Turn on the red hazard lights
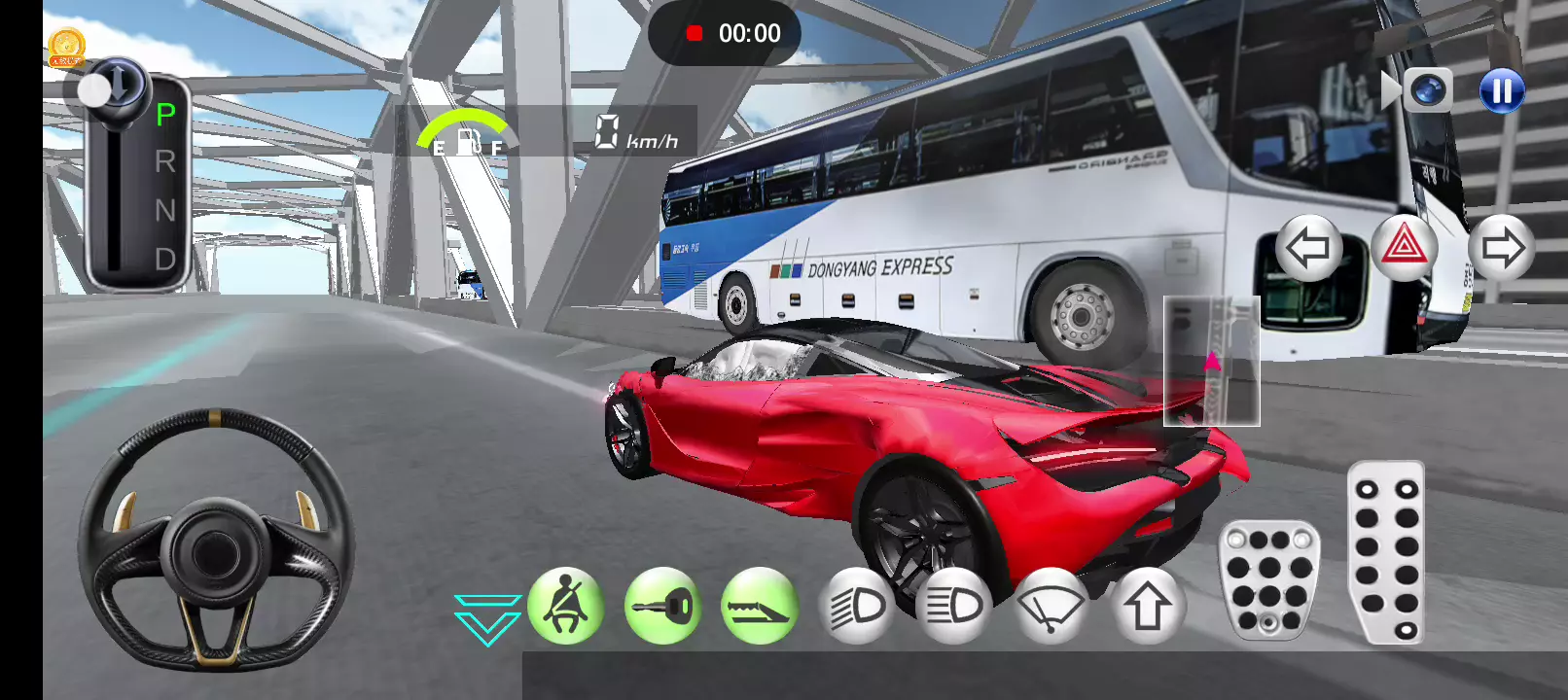The width and height of the screenshot is (1568, 700). point(1404,249)
